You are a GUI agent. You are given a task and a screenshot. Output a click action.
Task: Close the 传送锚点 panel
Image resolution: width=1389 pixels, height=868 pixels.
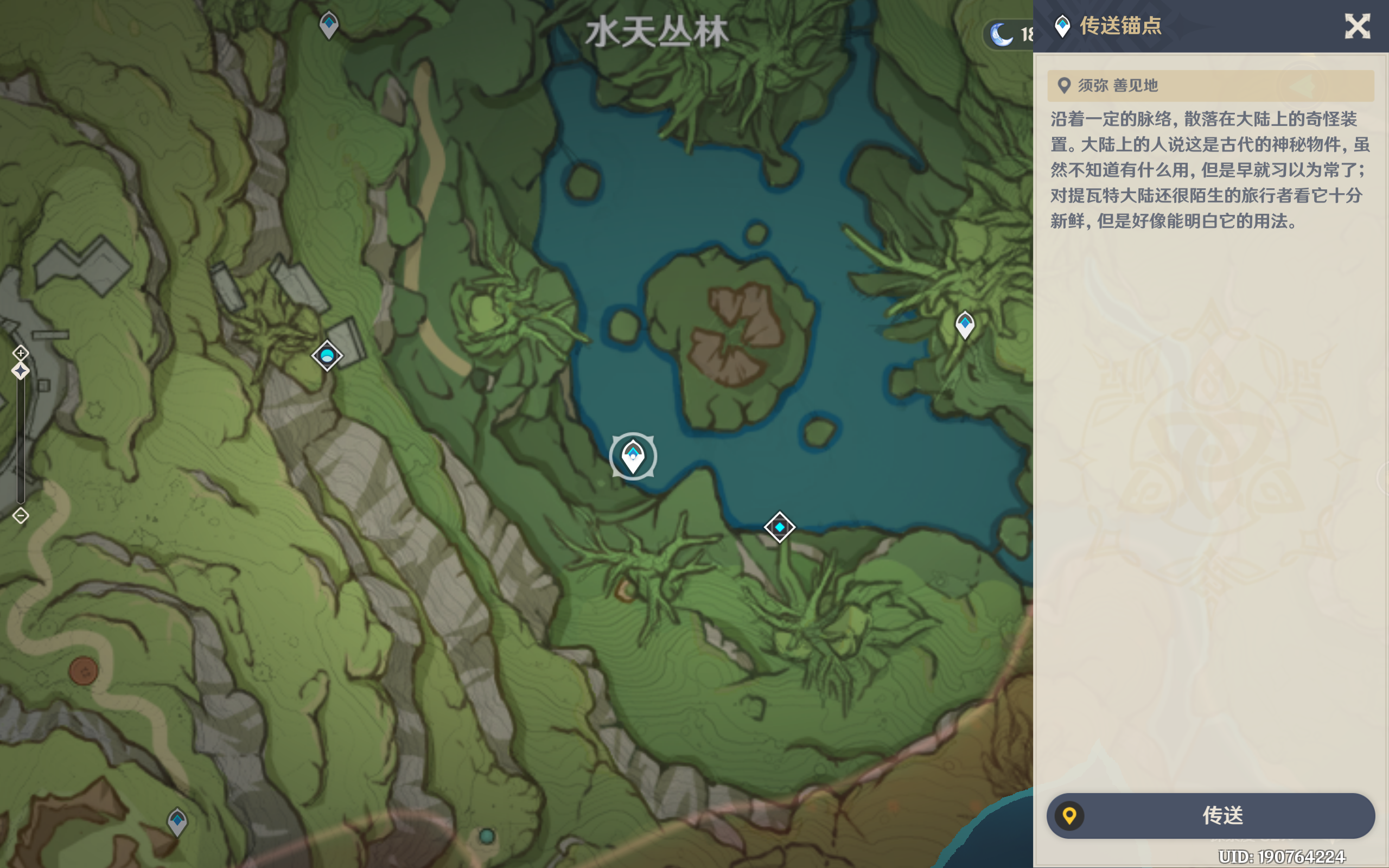1358,26
